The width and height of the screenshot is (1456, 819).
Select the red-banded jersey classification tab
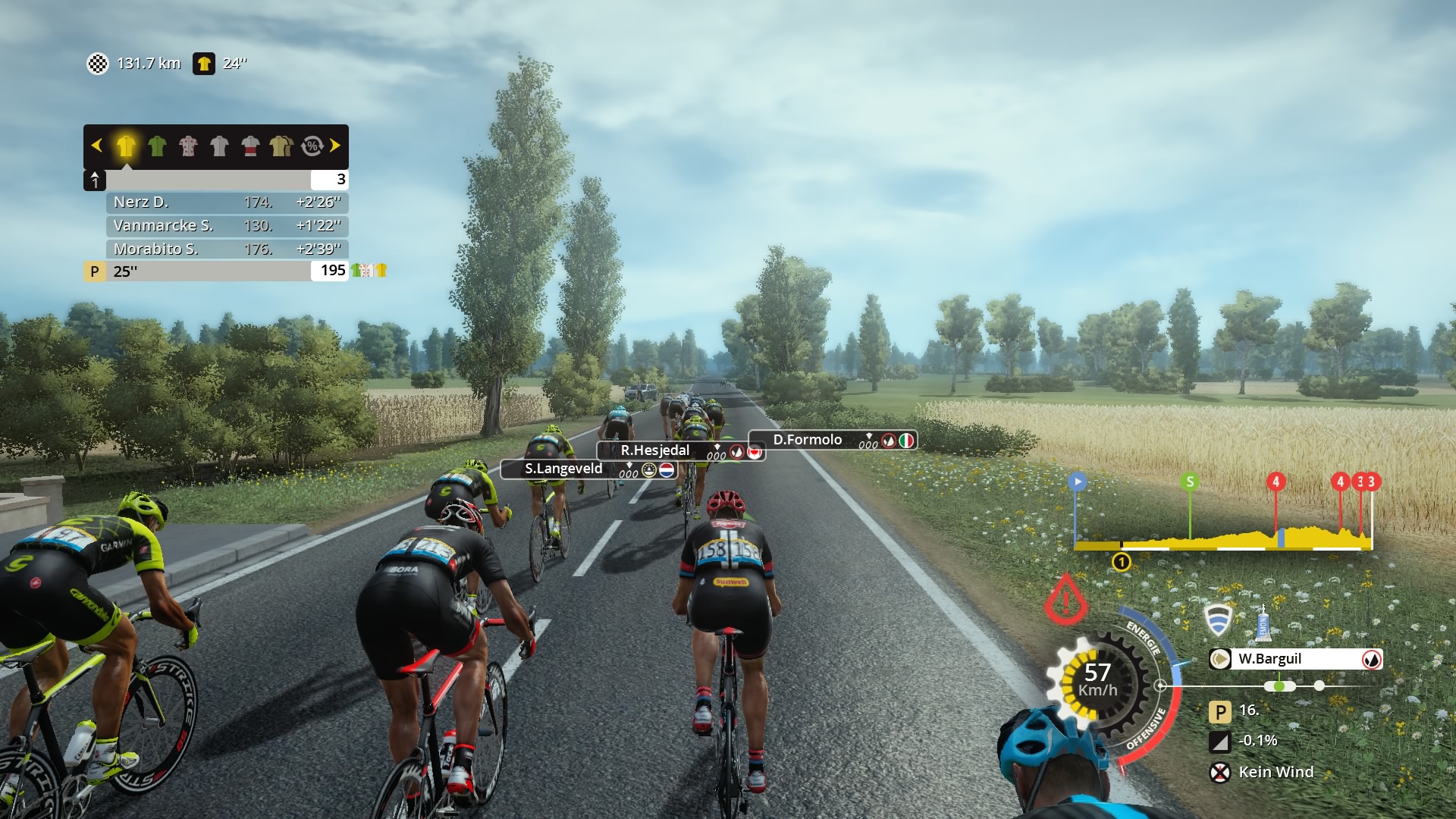[x=250, y=146]
